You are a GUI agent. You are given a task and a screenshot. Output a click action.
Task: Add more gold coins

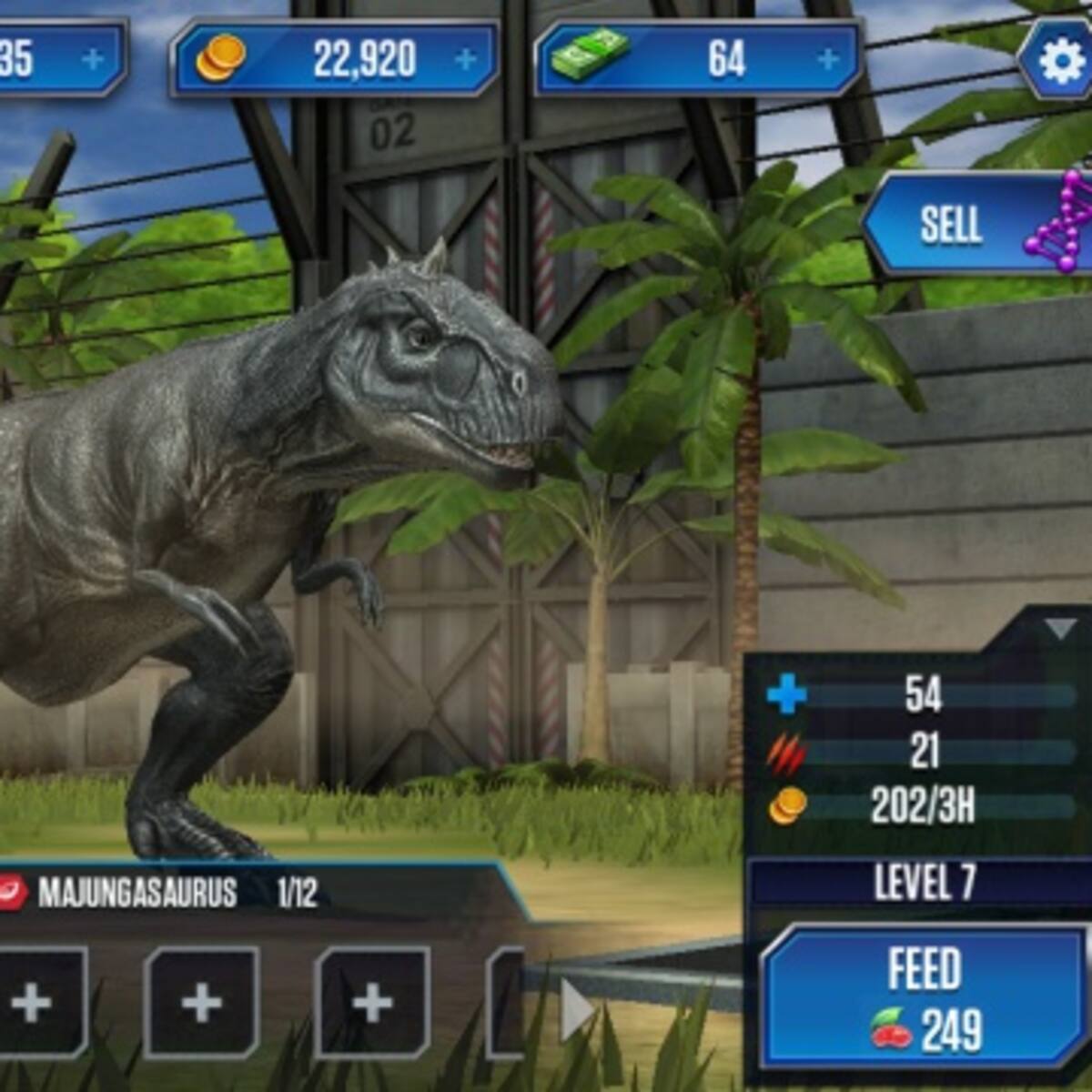[466, 60]
